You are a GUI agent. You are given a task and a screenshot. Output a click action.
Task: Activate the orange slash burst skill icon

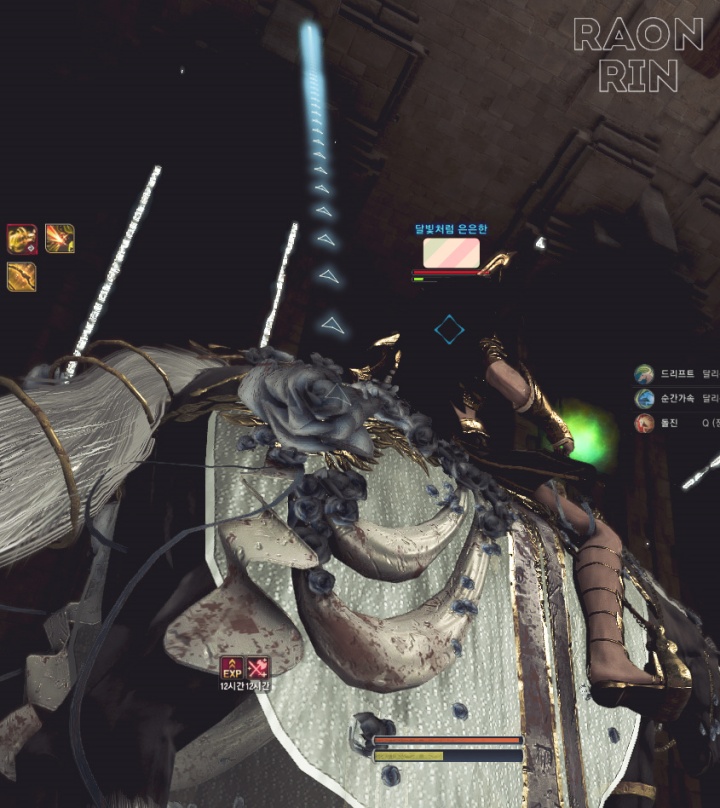point(60,239)
